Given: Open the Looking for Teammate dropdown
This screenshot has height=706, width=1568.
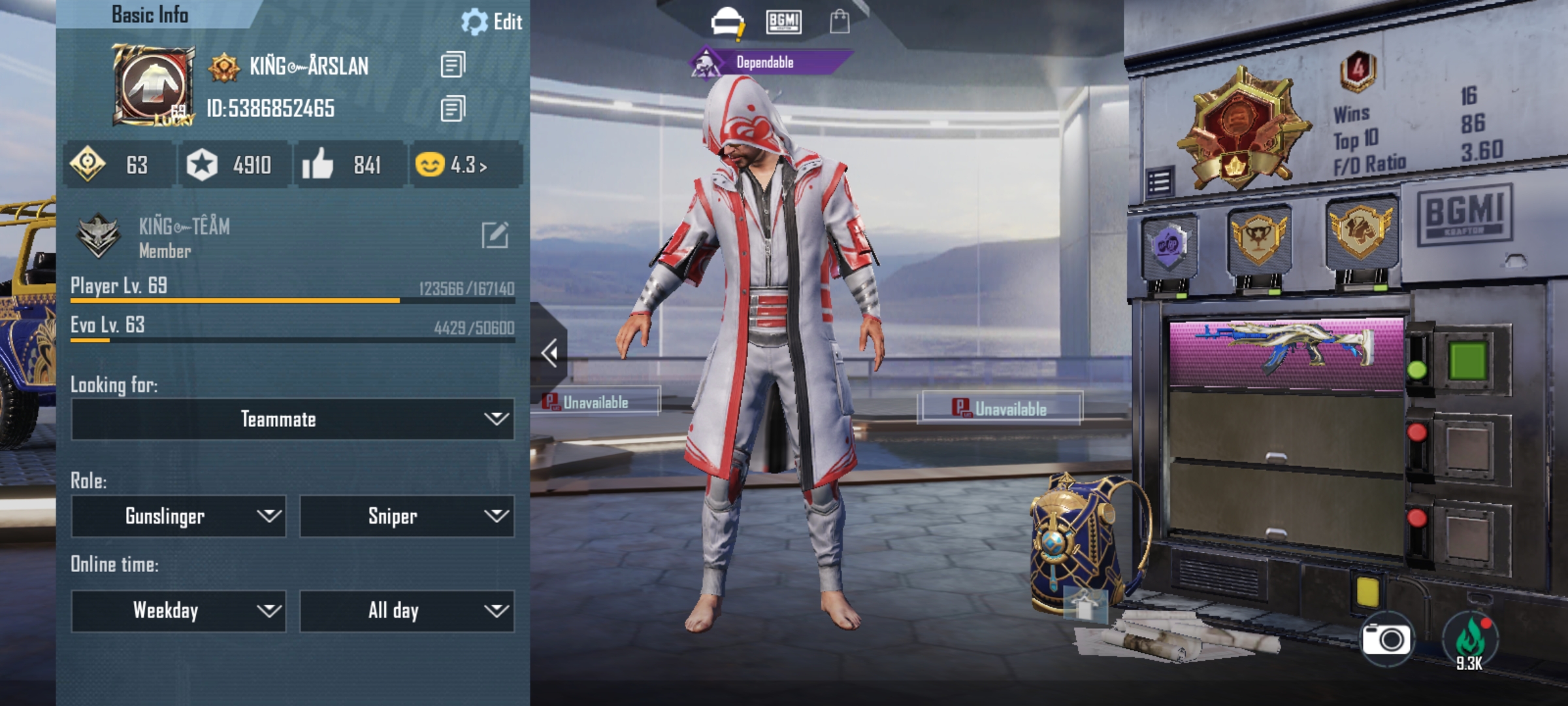Looking at the screenshot, I should pyautogui.click(x=292, y=419).
